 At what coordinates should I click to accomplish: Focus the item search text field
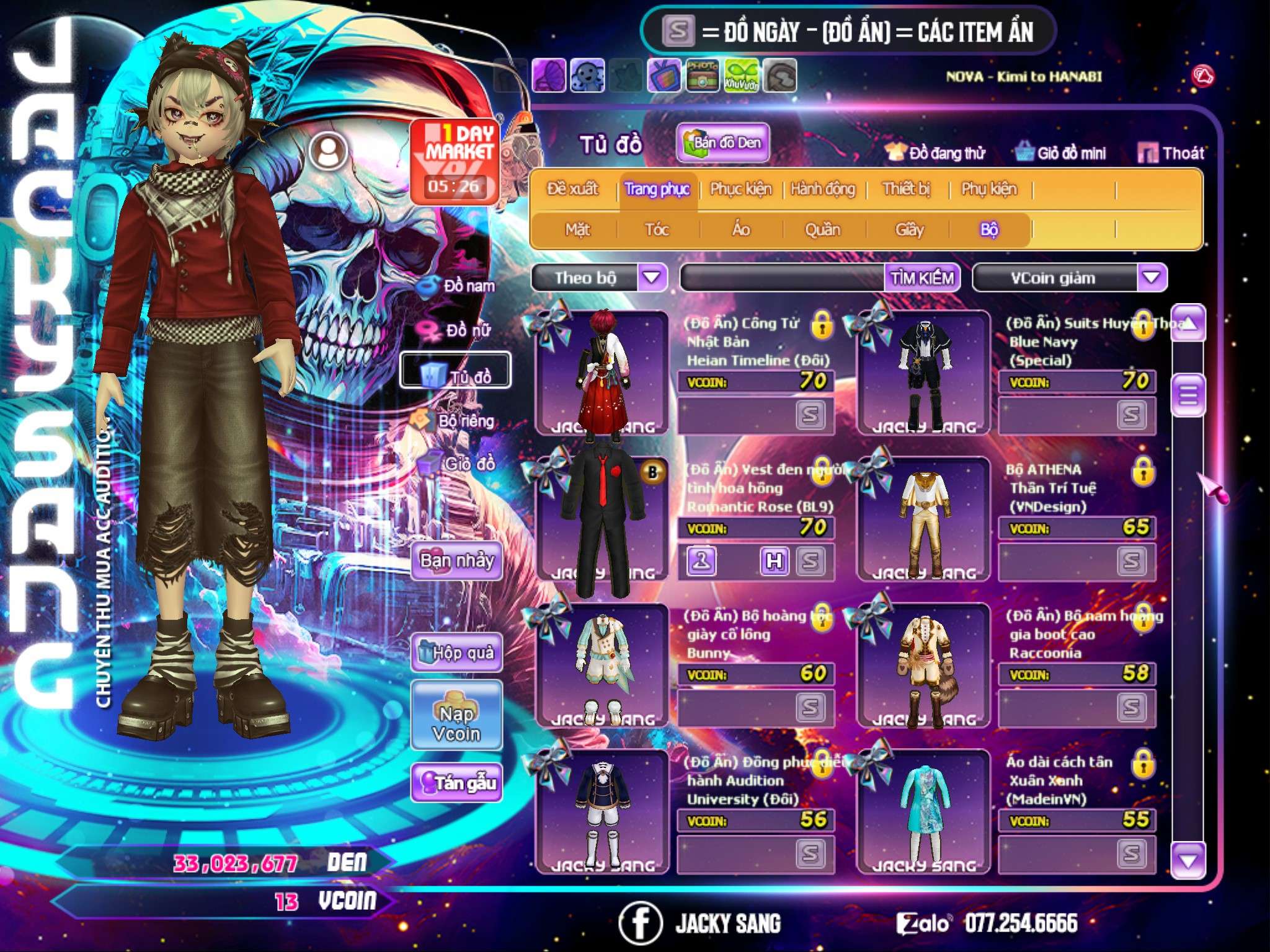tap(783, 278)
